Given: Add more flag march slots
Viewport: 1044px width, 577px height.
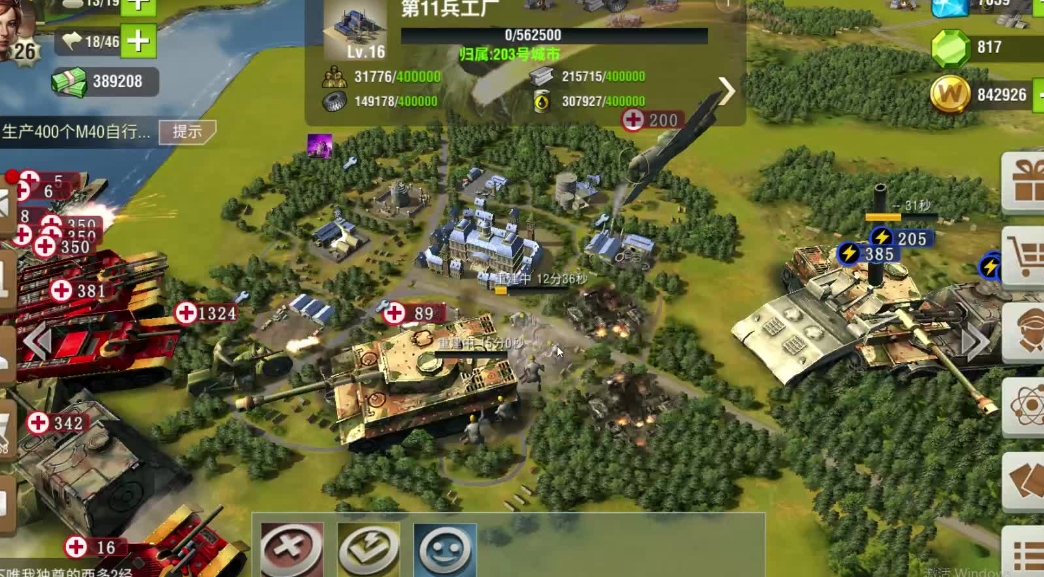Looking at the screenshot, I should (137, 42).
